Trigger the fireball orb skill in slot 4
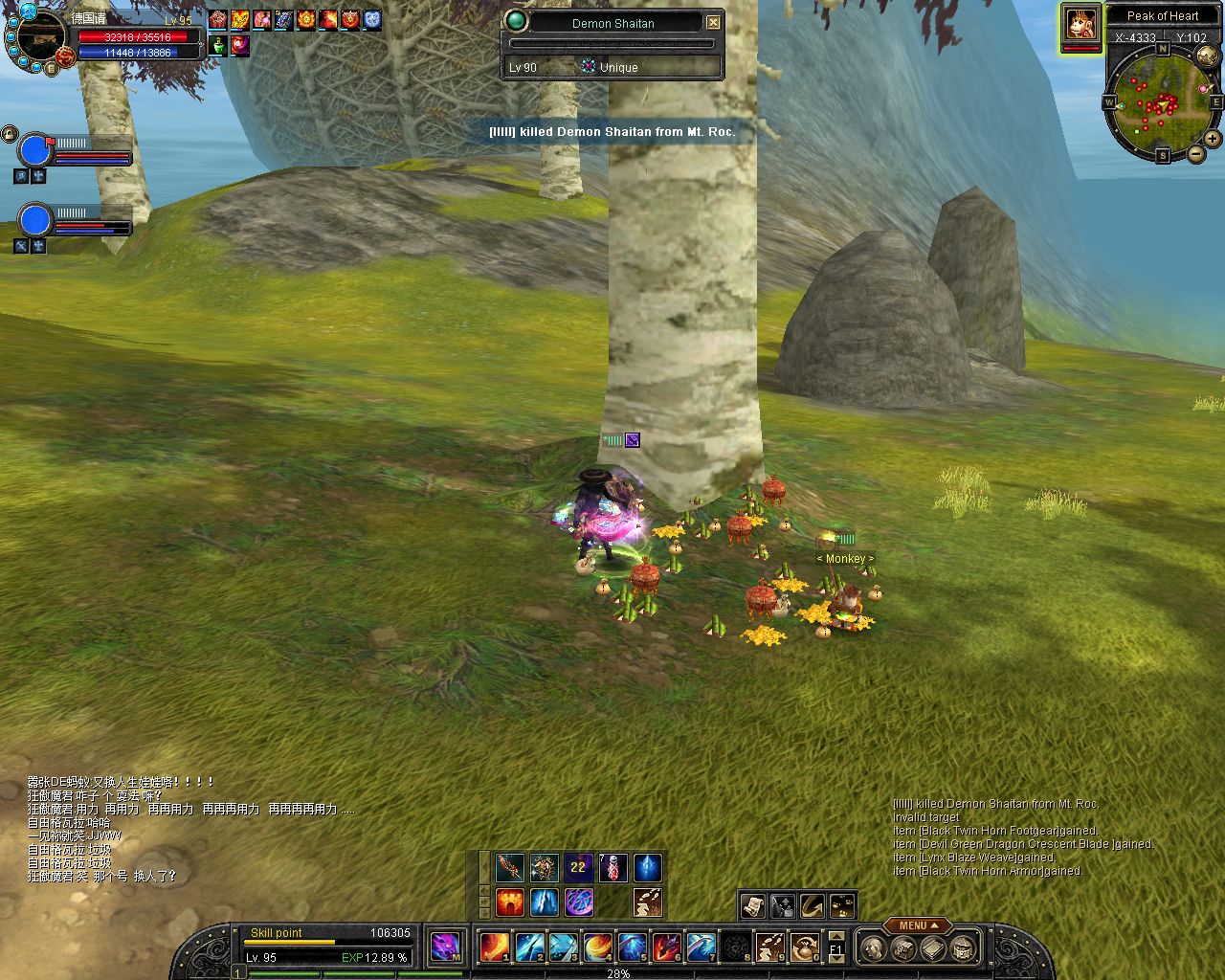1225x980 pixels. [597, 947]
